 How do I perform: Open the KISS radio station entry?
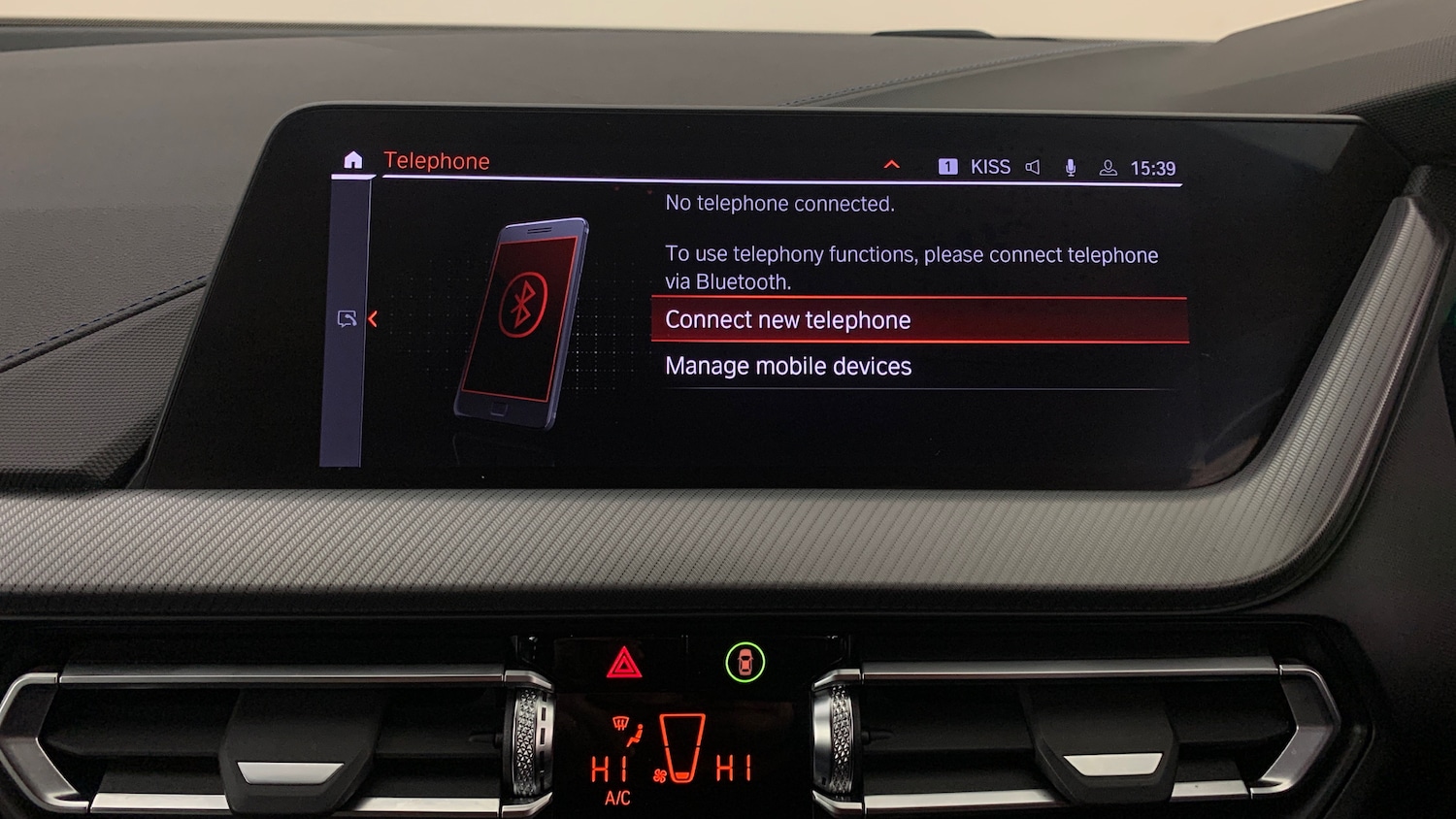point(989,167)
